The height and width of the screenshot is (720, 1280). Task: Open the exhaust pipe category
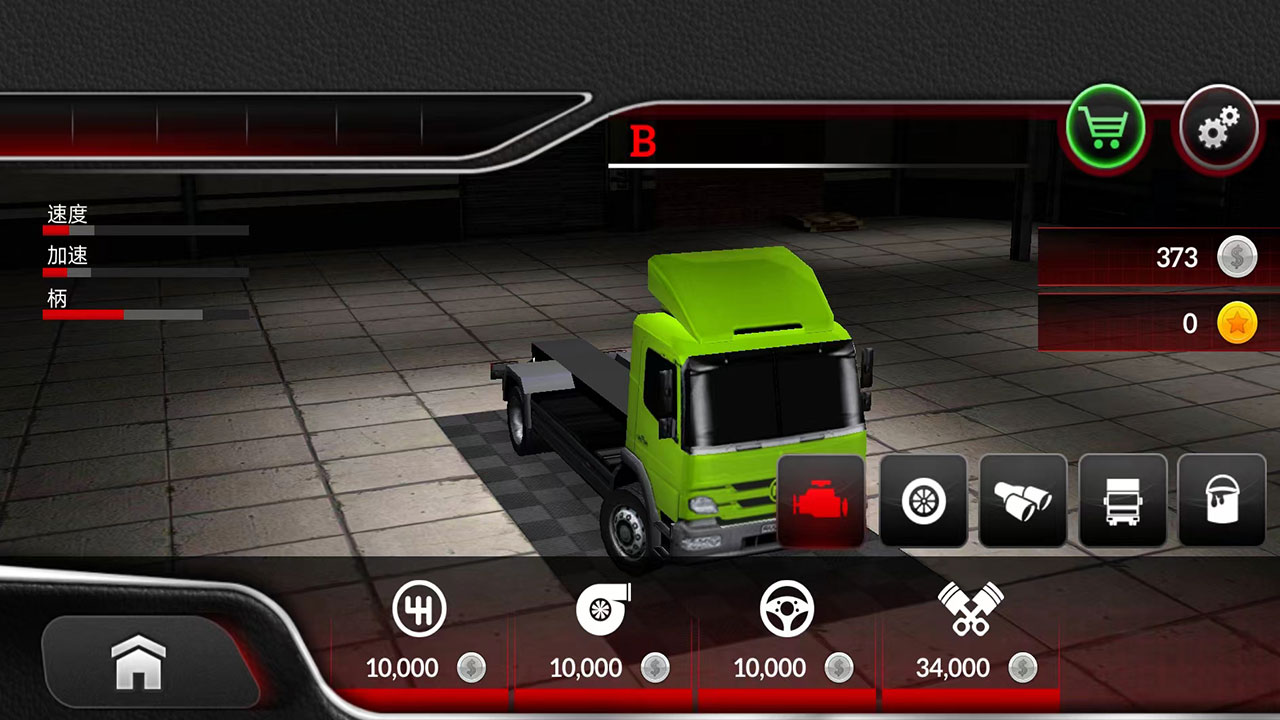[1022, 500]
